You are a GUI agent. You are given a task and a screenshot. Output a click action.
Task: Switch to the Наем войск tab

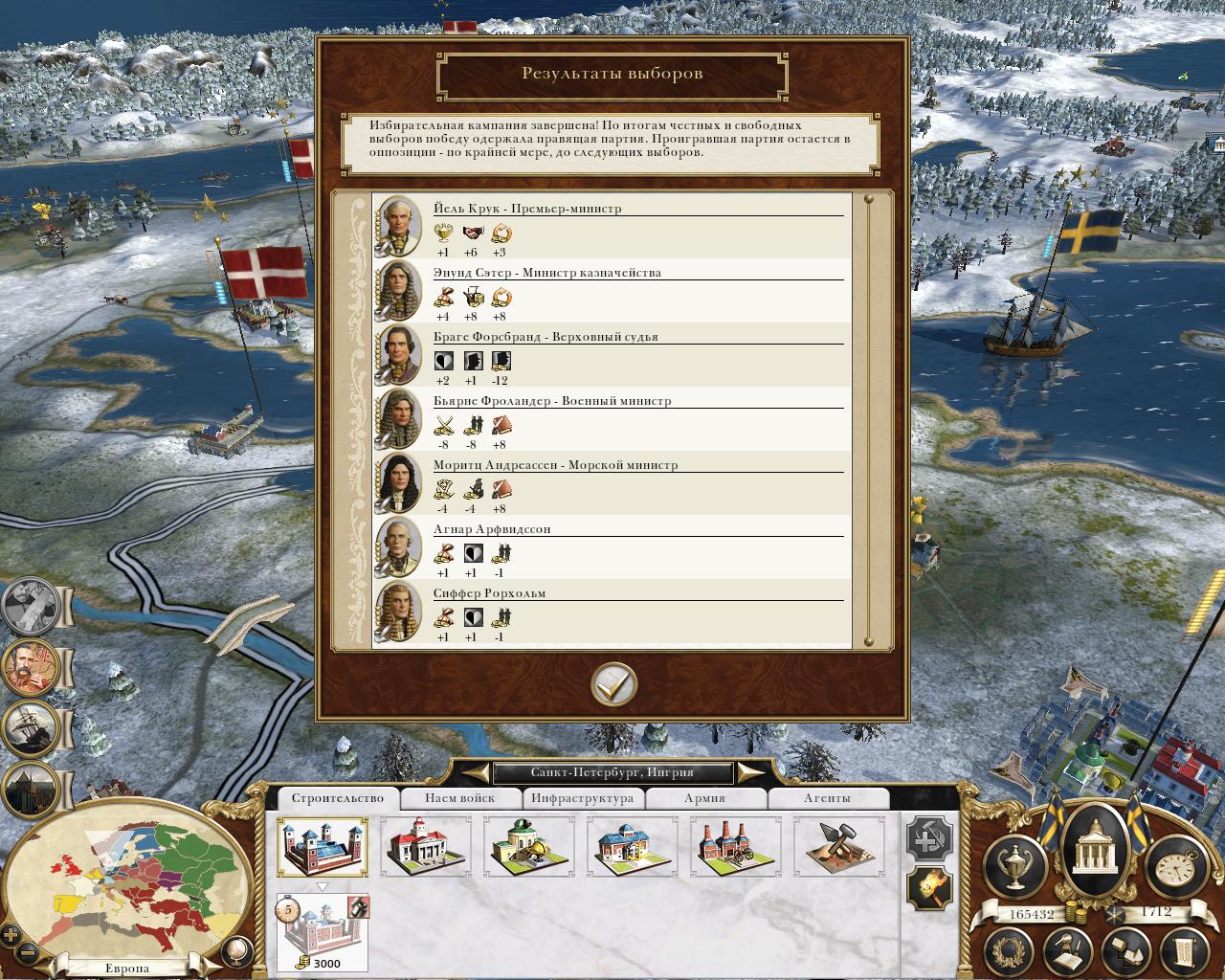tap(460, 798)
